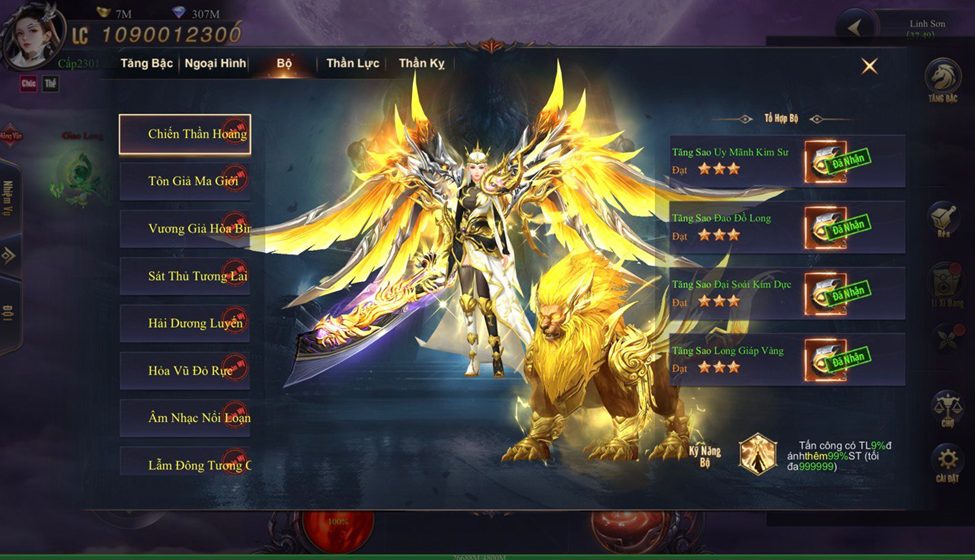
Task: Click the Tăng Sao Đao Đồ Long reward icon
Action: click(826, 228)
